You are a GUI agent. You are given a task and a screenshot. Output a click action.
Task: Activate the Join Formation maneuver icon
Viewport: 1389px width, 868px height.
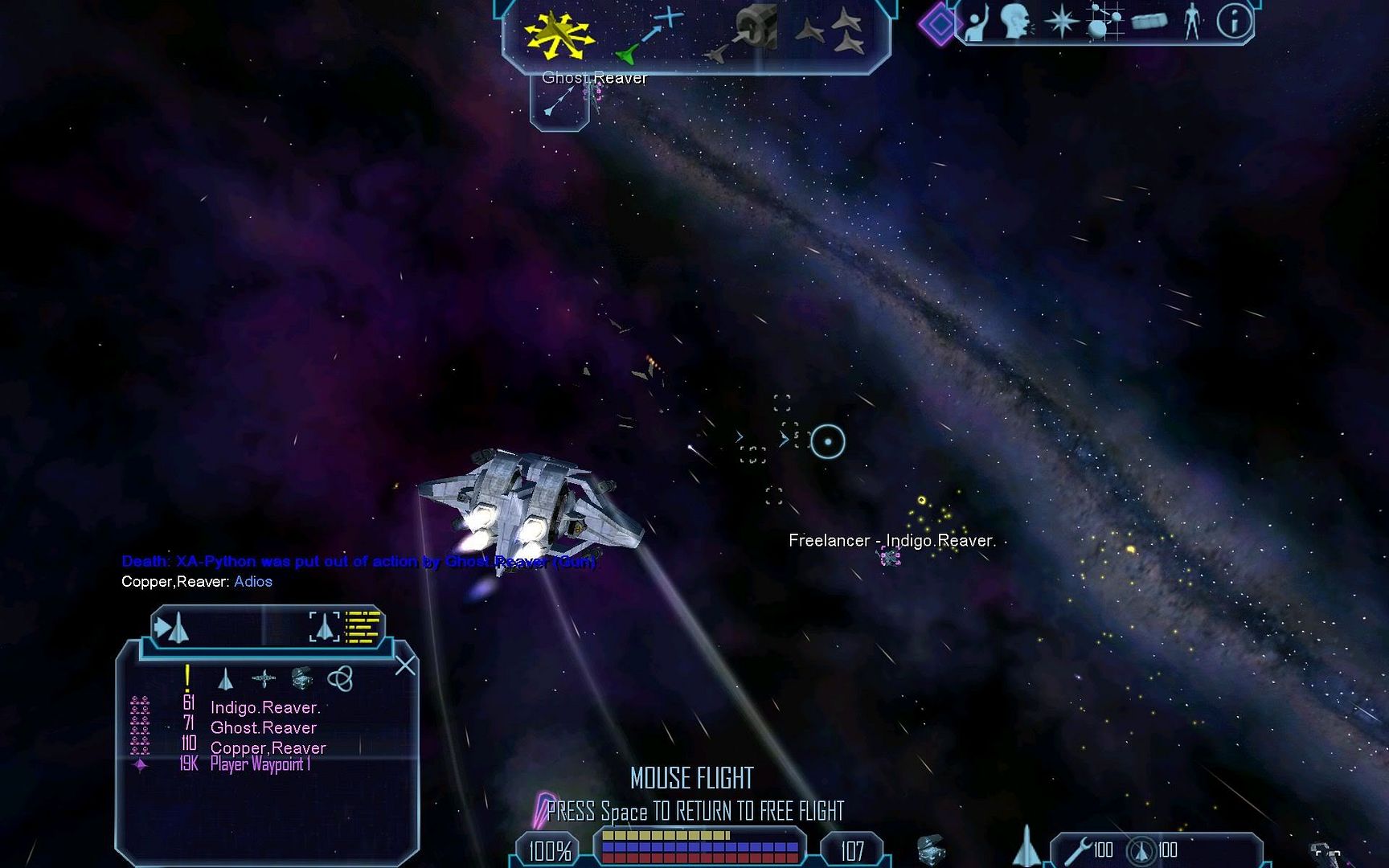[x=832, y=32]
